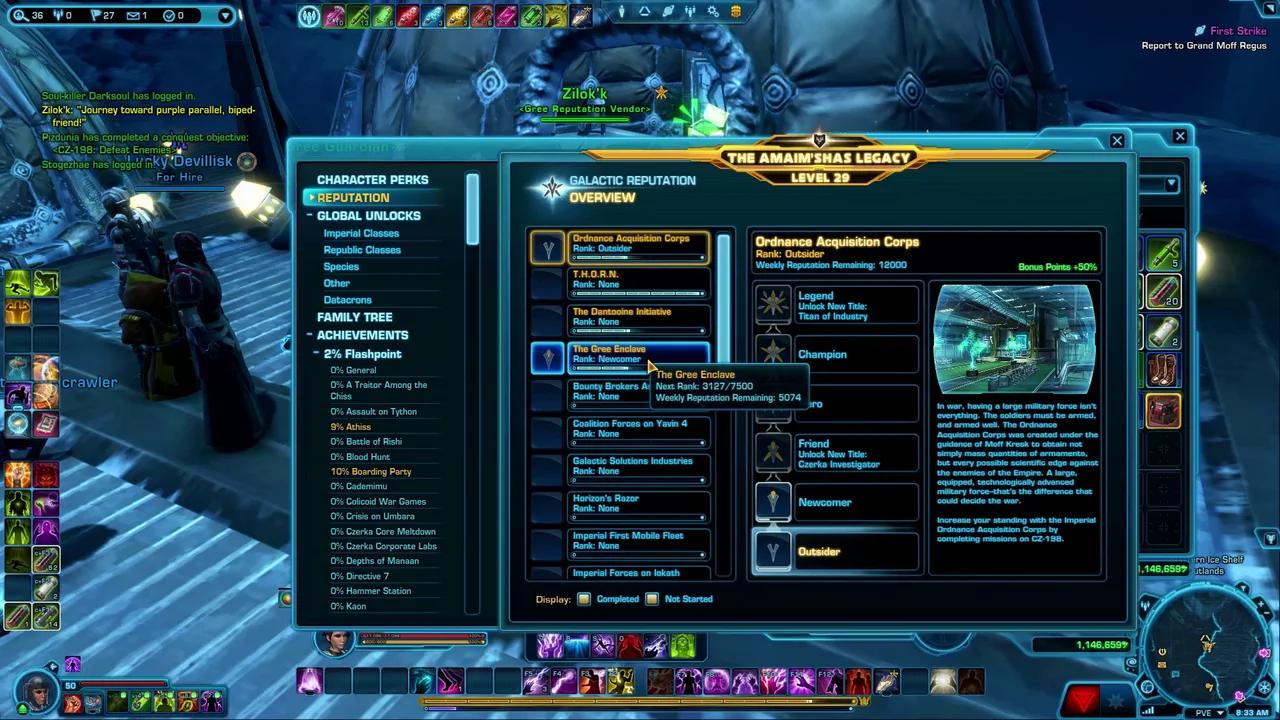This screenshot has width=1280, height=720.
Task: Open the FAMILY TREE tab
Action: coord(355,316)
